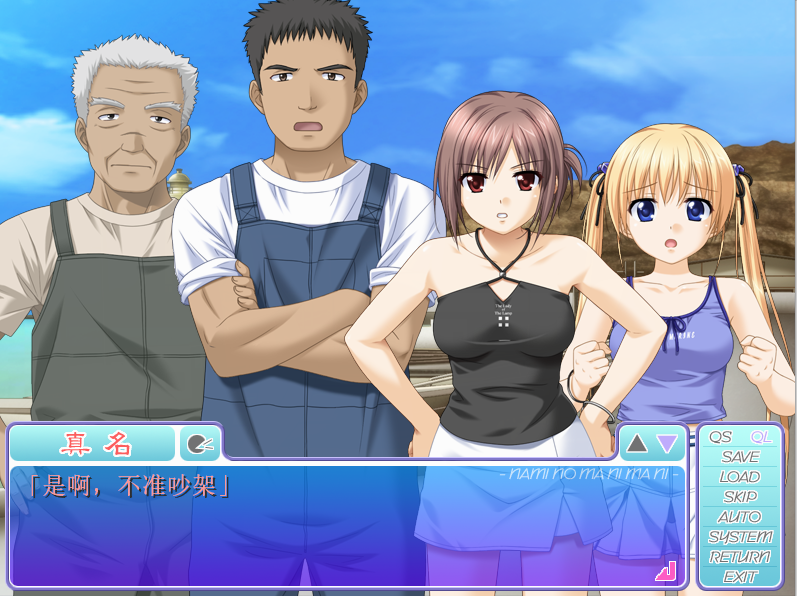Viewport: 797px width, 596px height.
Task: Select RETURN in the side menu
Action: pos(740,557)
